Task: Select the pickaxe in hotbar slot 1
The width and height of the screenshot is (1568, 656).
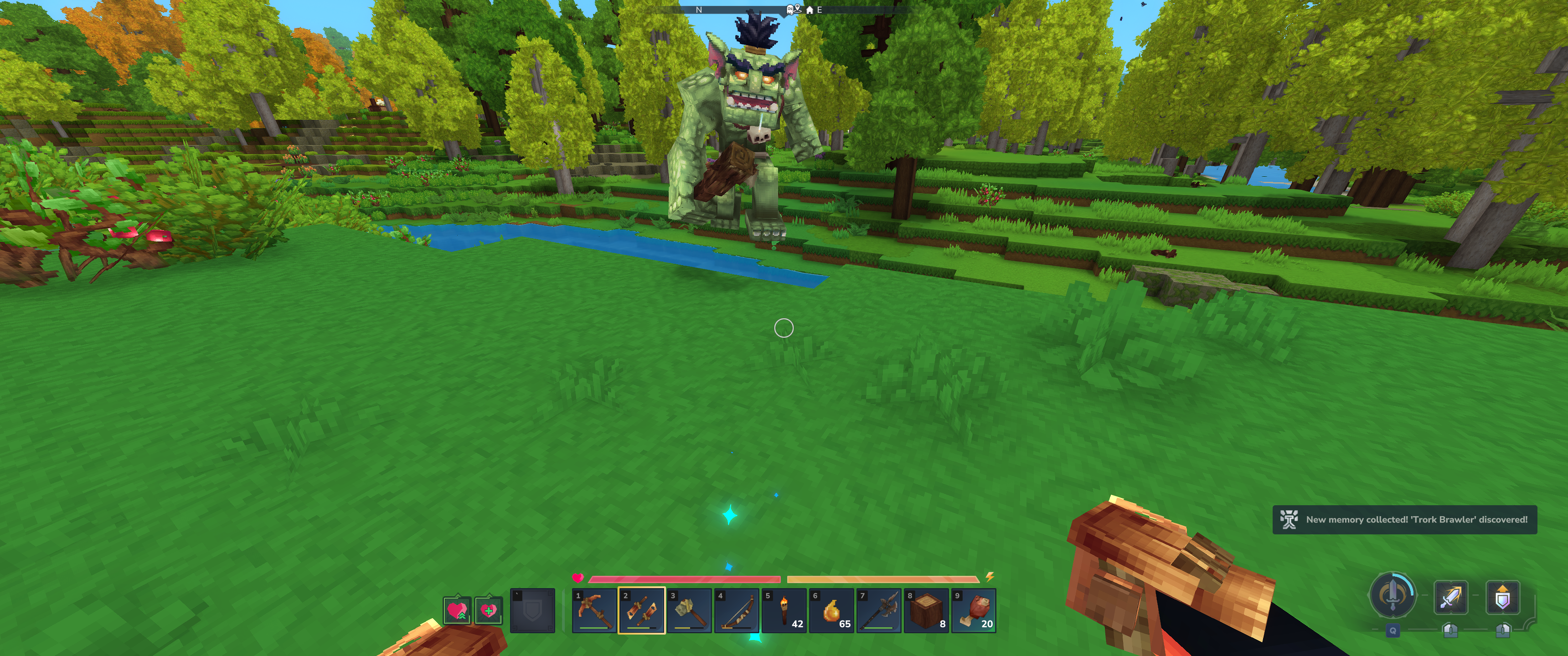Action: pos(594,610)
